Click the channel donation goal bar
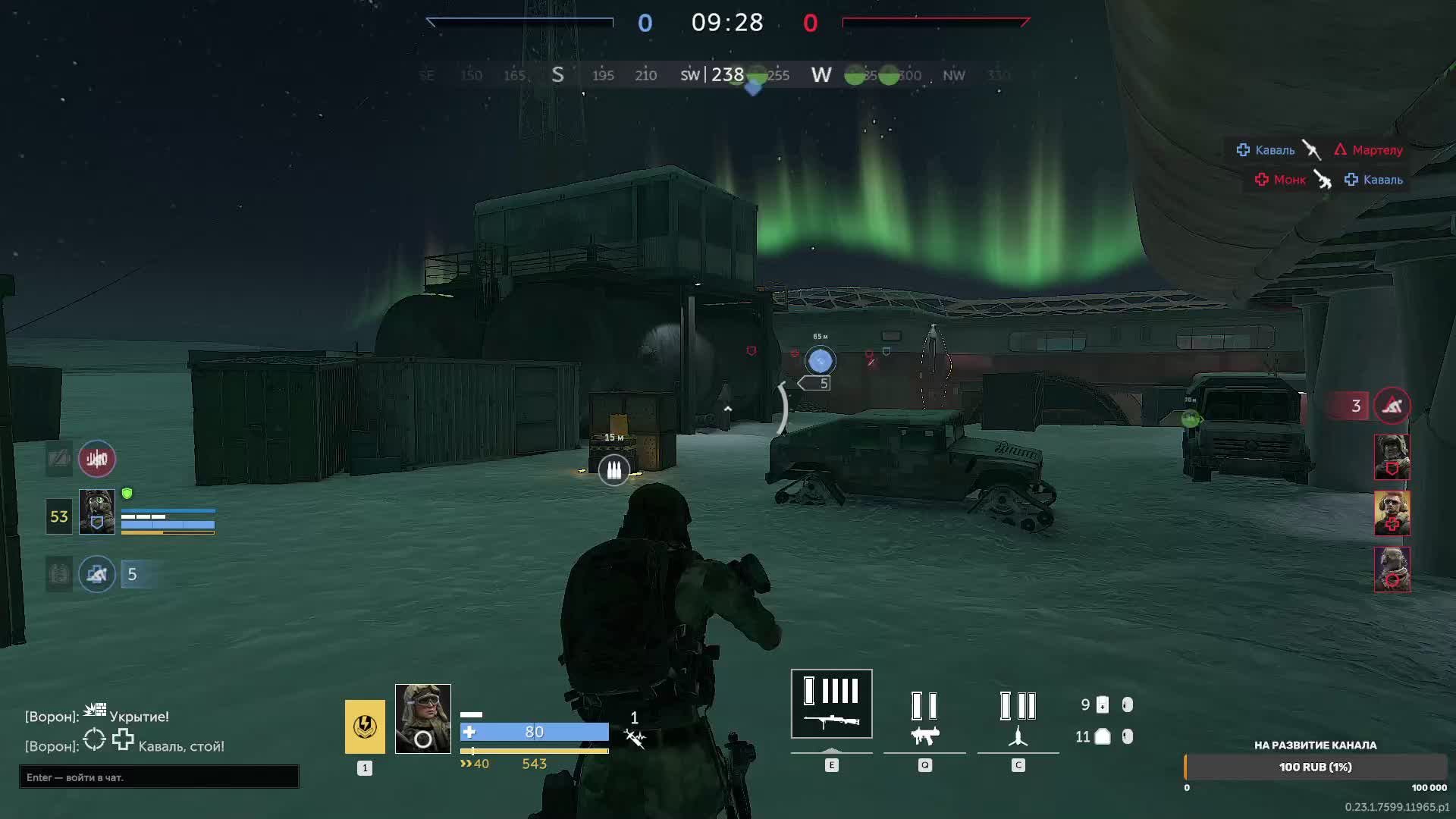 pos(1315,767)
